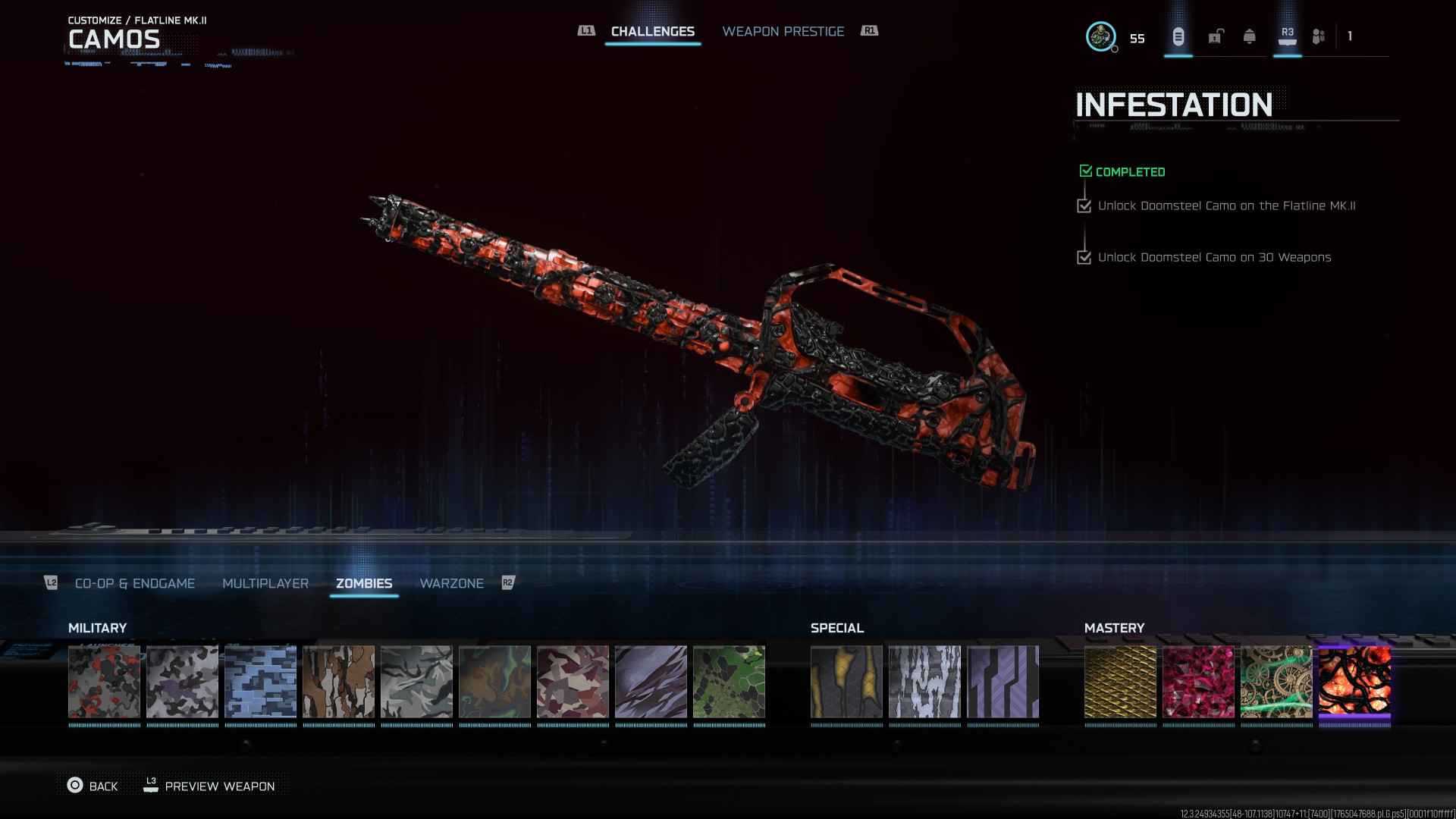Click the player profile avatar
The width and height of the screenshot is (1456, 819).
tap(1100, 36)
